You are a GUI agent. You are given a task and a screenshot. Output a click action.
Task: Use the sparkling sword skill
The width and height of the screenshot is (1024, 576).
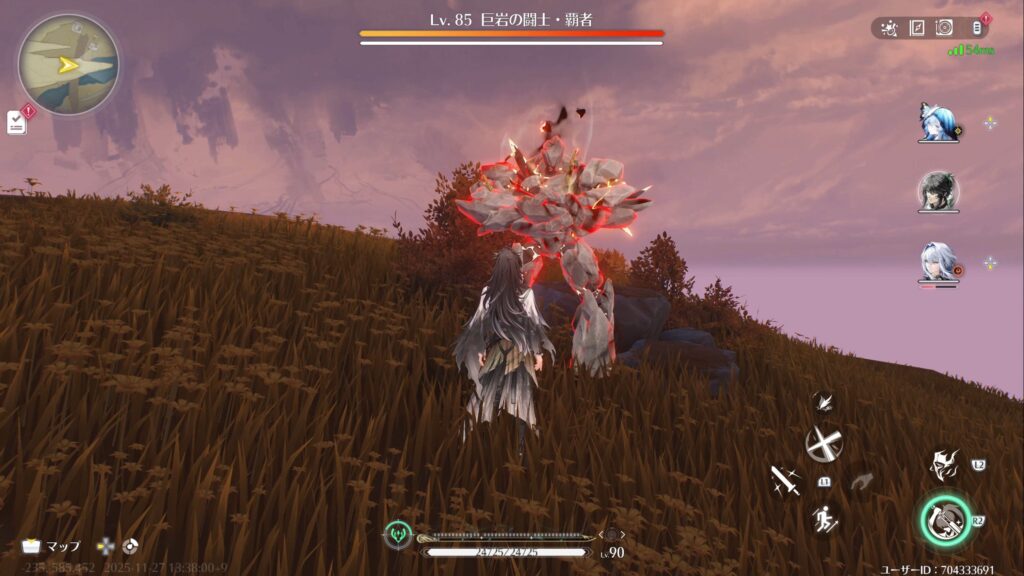tap(785, 481)
